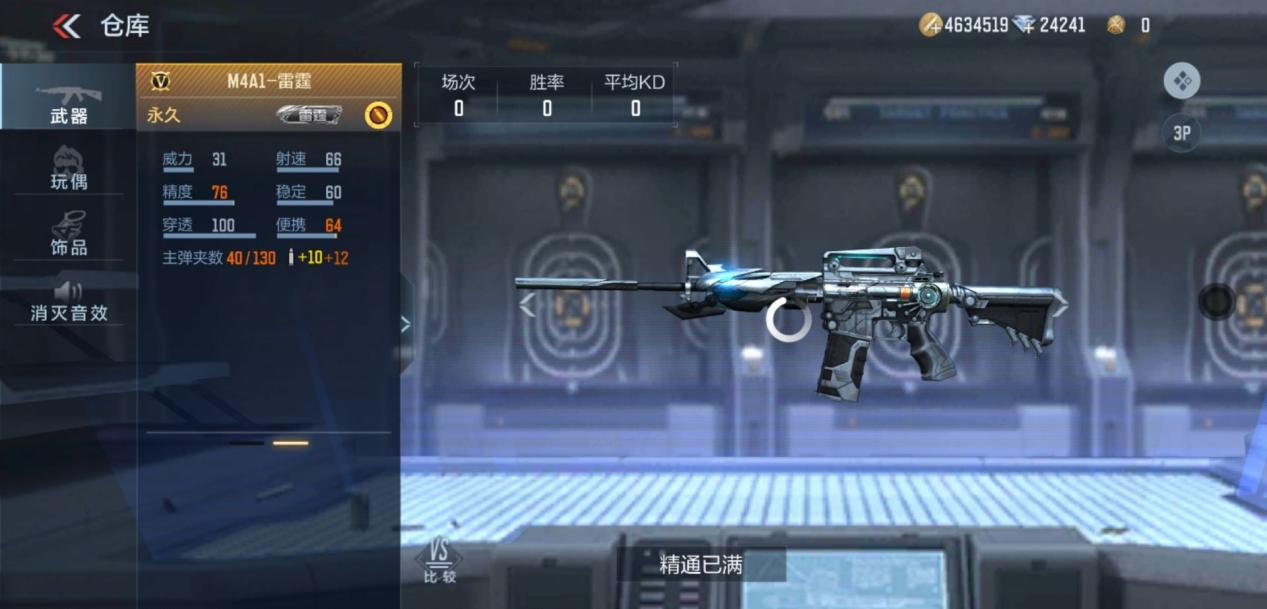This screenshot has width=1267, height=609.
Task: Tap the diamond currency counter
Action: [x=1048, y=25]
